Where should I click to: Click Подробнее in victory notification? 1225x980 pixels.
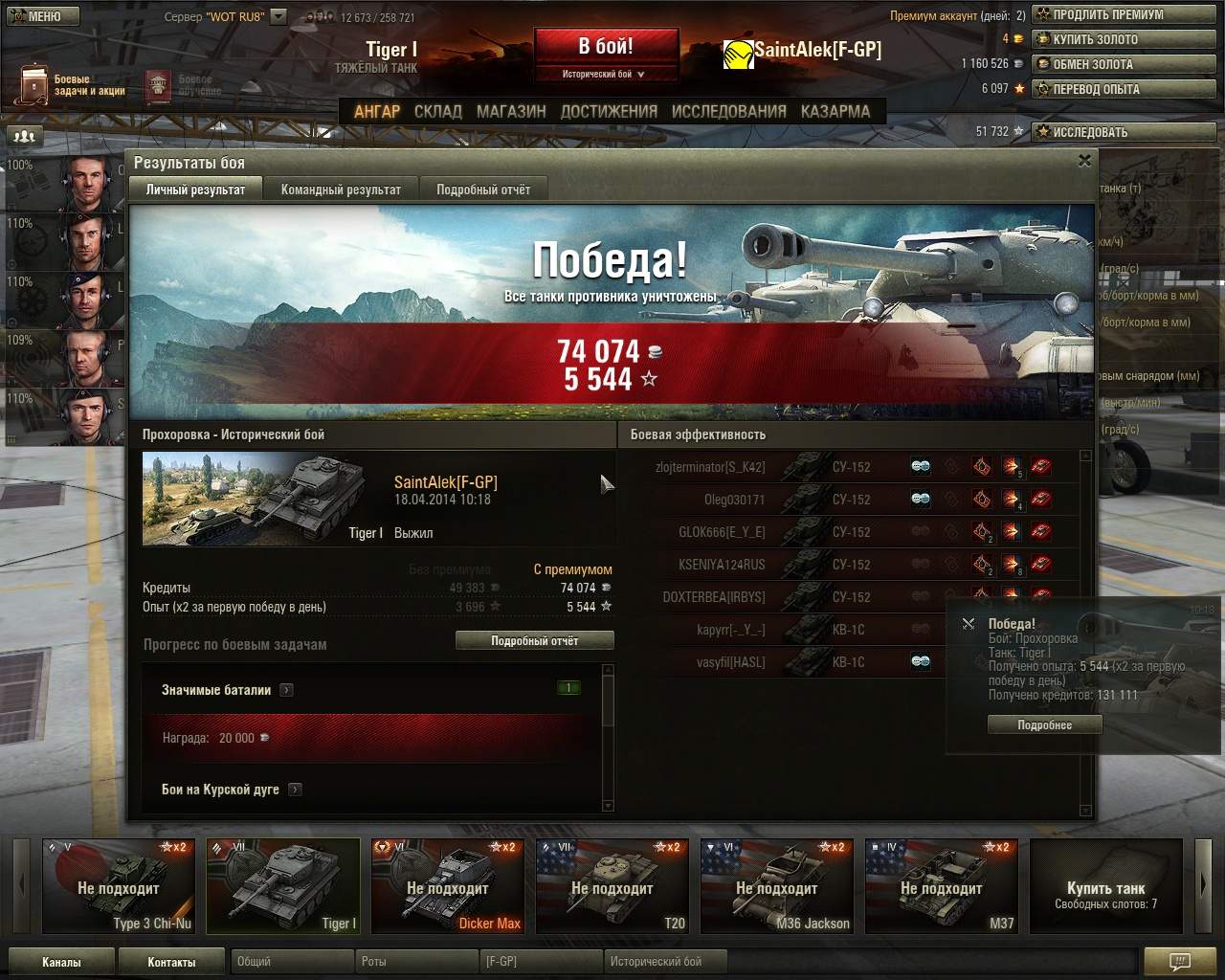tap(1044, 725)
